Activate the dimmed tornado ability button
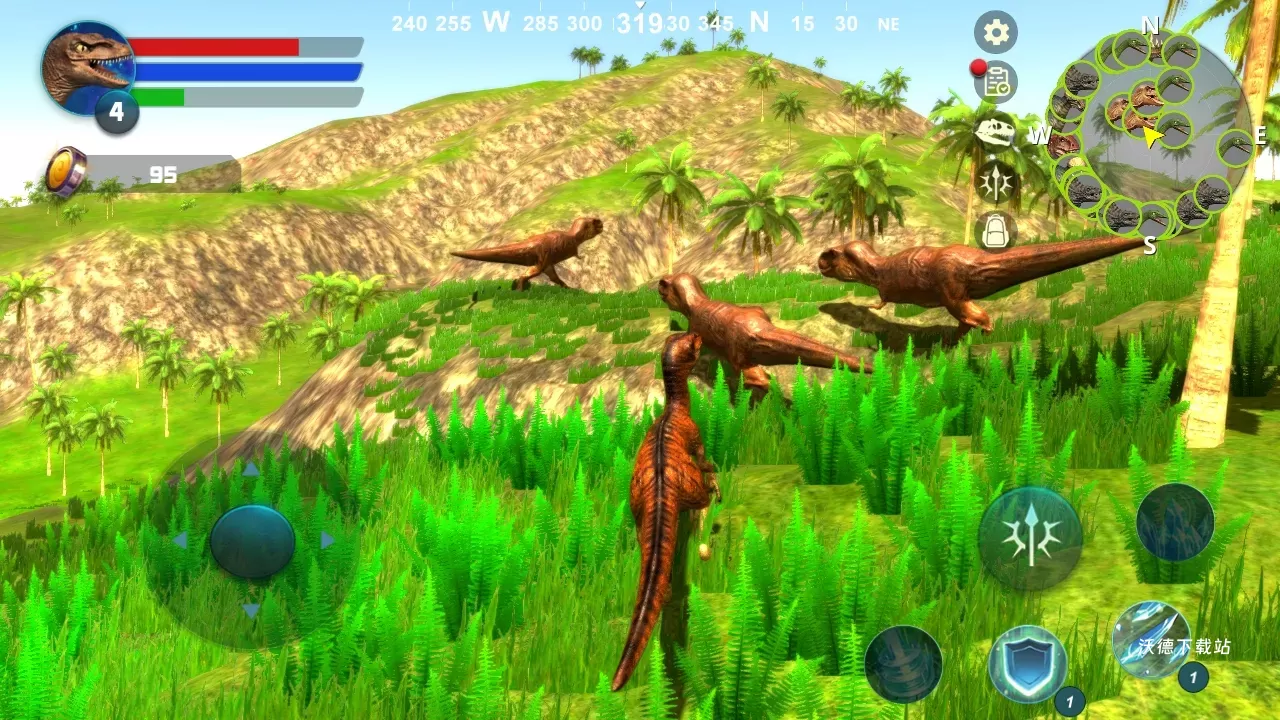The height and width of the screenshot is (720, 1280). pos(903,664)
